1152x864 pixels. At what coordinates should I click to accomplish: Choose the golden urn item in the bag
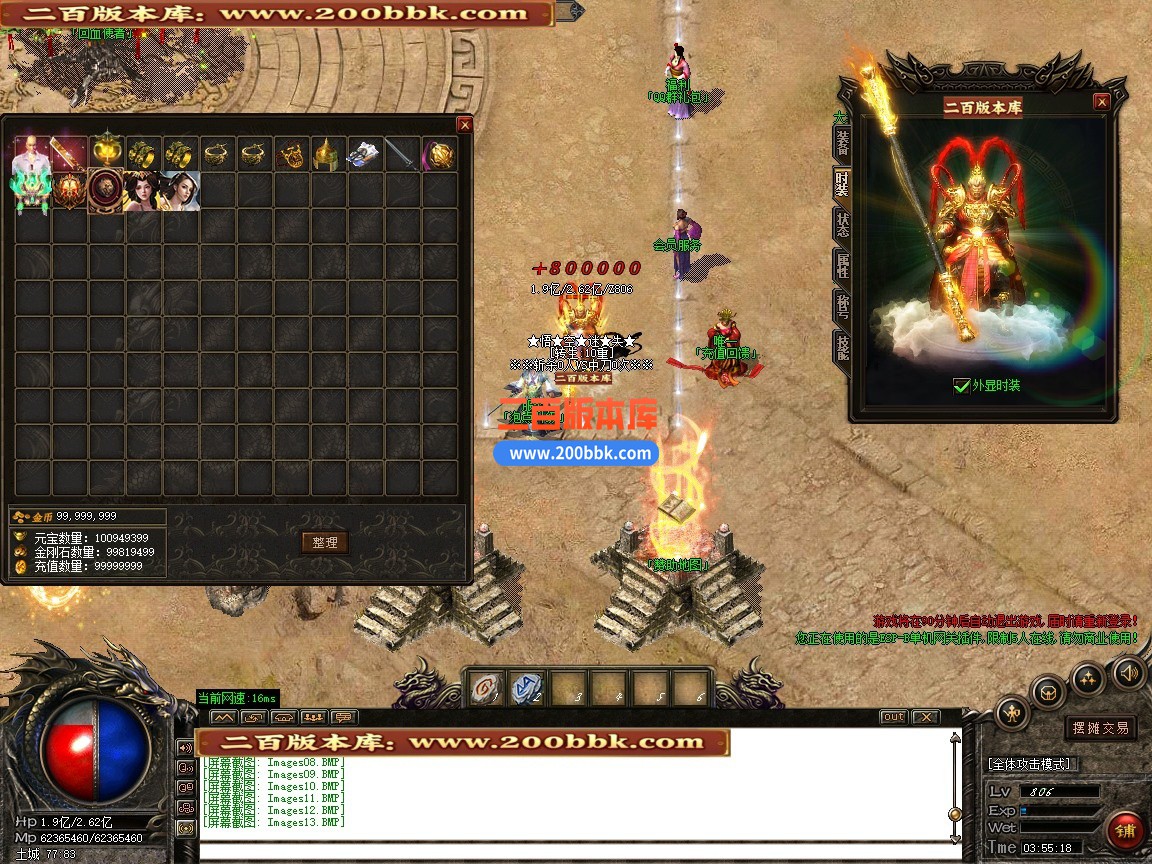click(x=106, y=154)
